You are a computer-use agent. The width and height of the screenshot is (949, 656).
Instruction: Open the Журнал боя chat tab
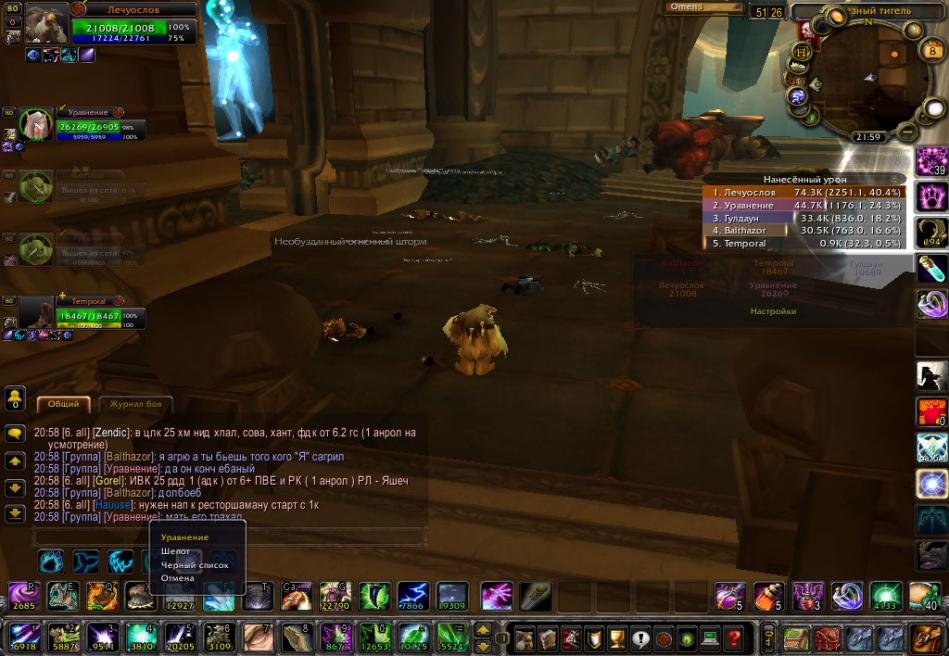pos(136,404)
